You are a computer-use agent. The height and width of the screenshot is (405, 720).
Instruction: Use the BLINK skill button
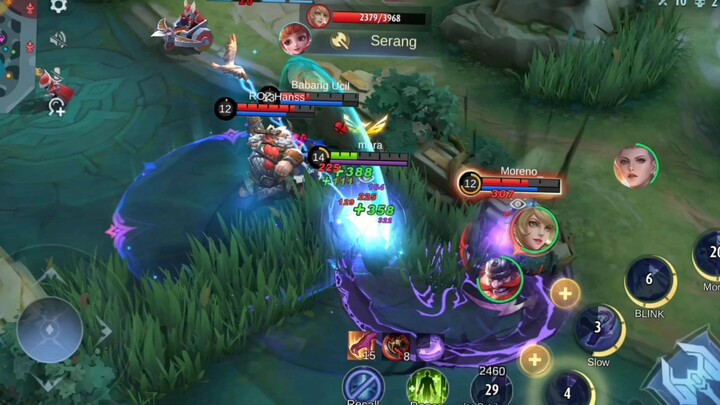[x=649, y=281]
